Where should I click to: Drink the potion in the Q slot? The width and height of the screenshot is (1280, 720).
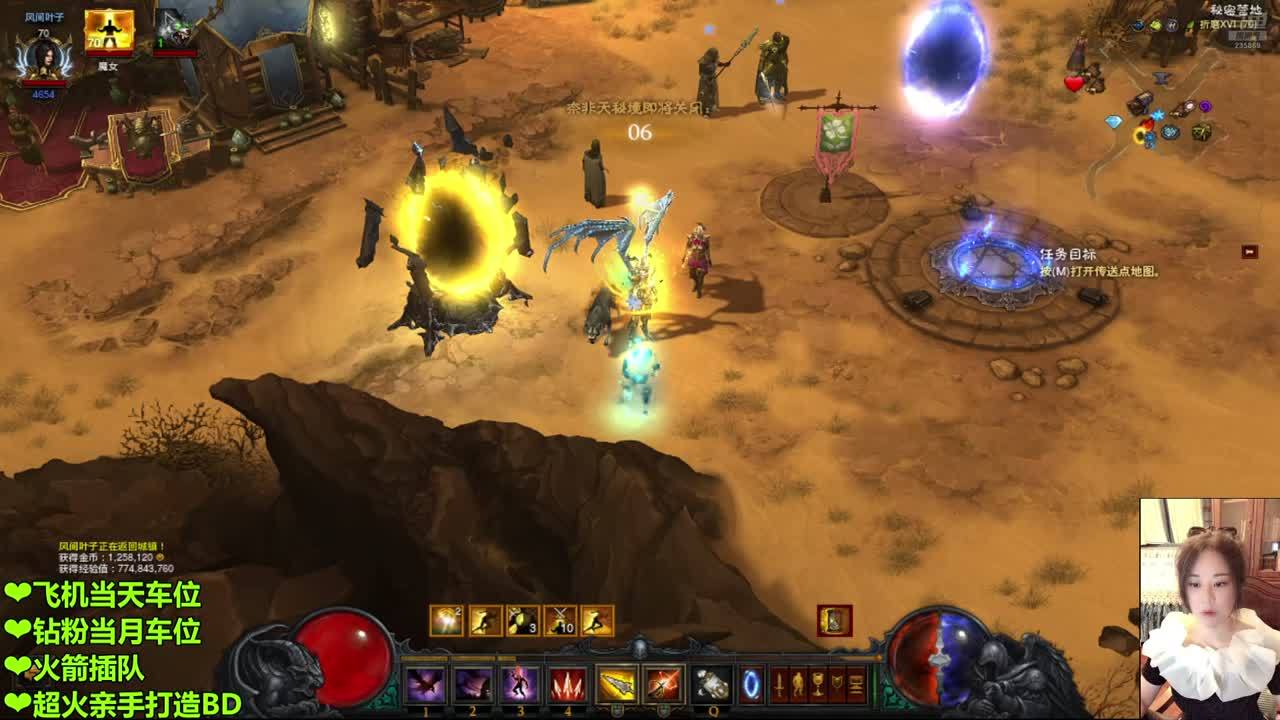[713, 685]
